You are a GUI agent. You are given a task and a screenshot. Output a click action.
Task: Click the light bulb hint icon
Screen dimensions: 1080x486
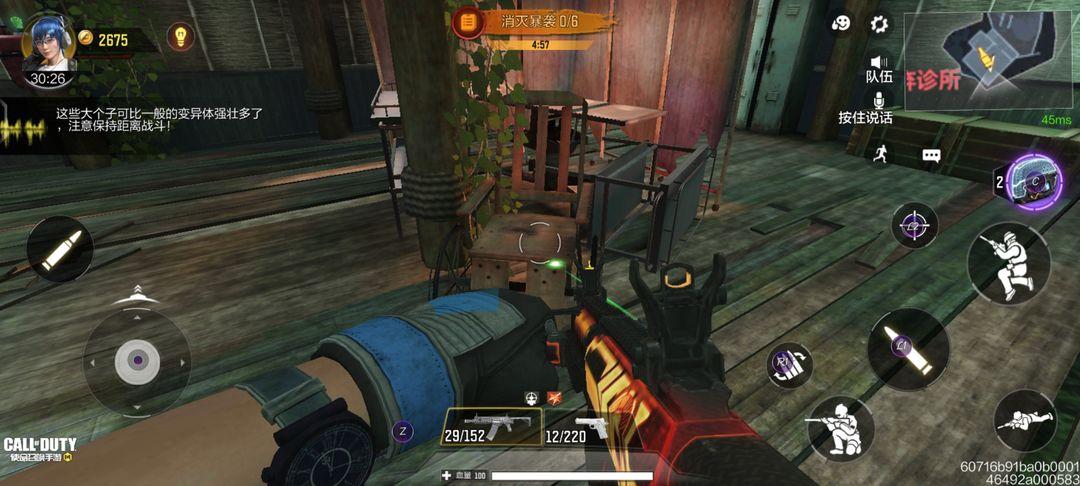click(180, 37)
